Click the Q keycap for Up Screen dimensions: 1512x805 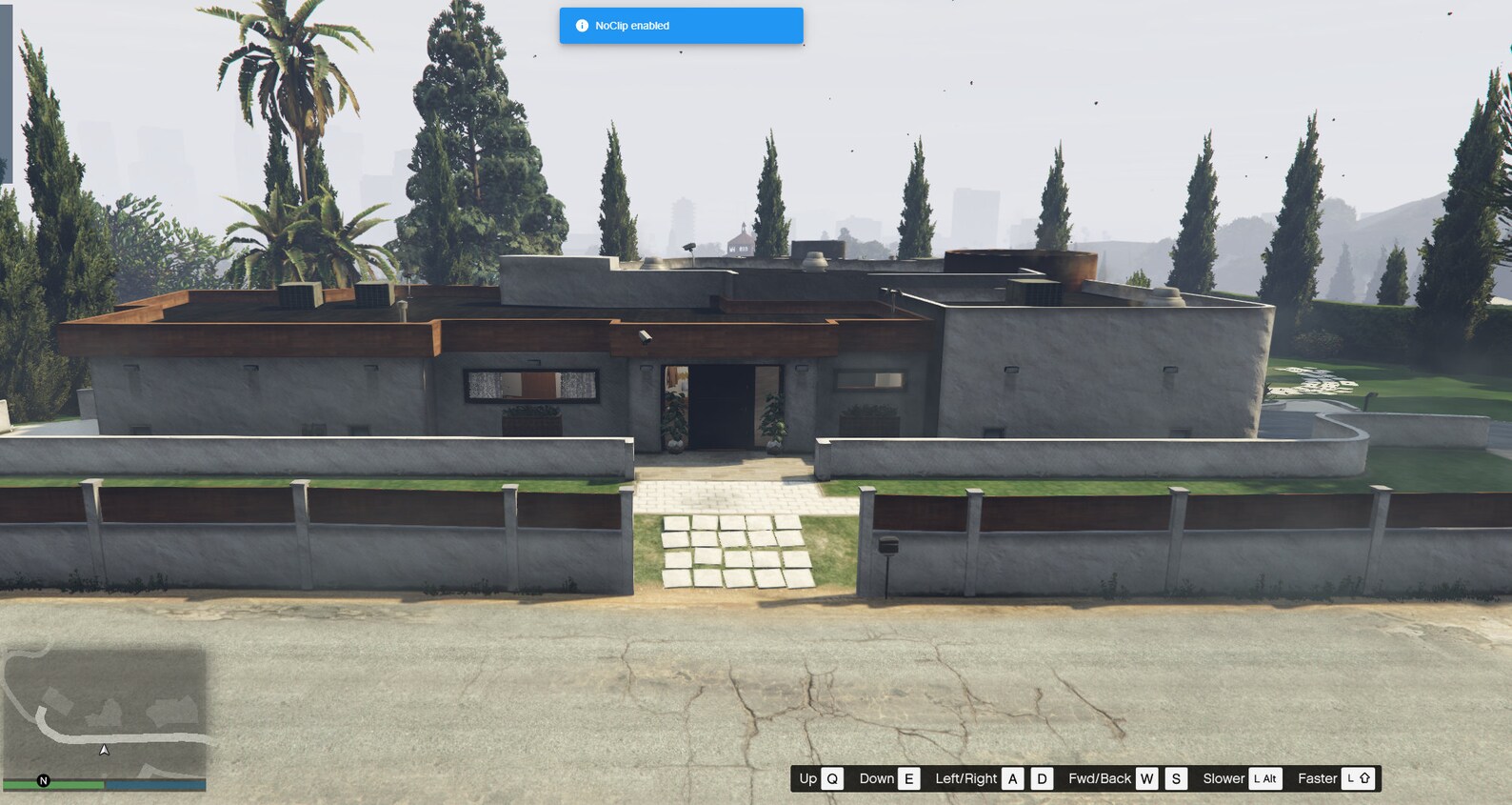(832, 778)
